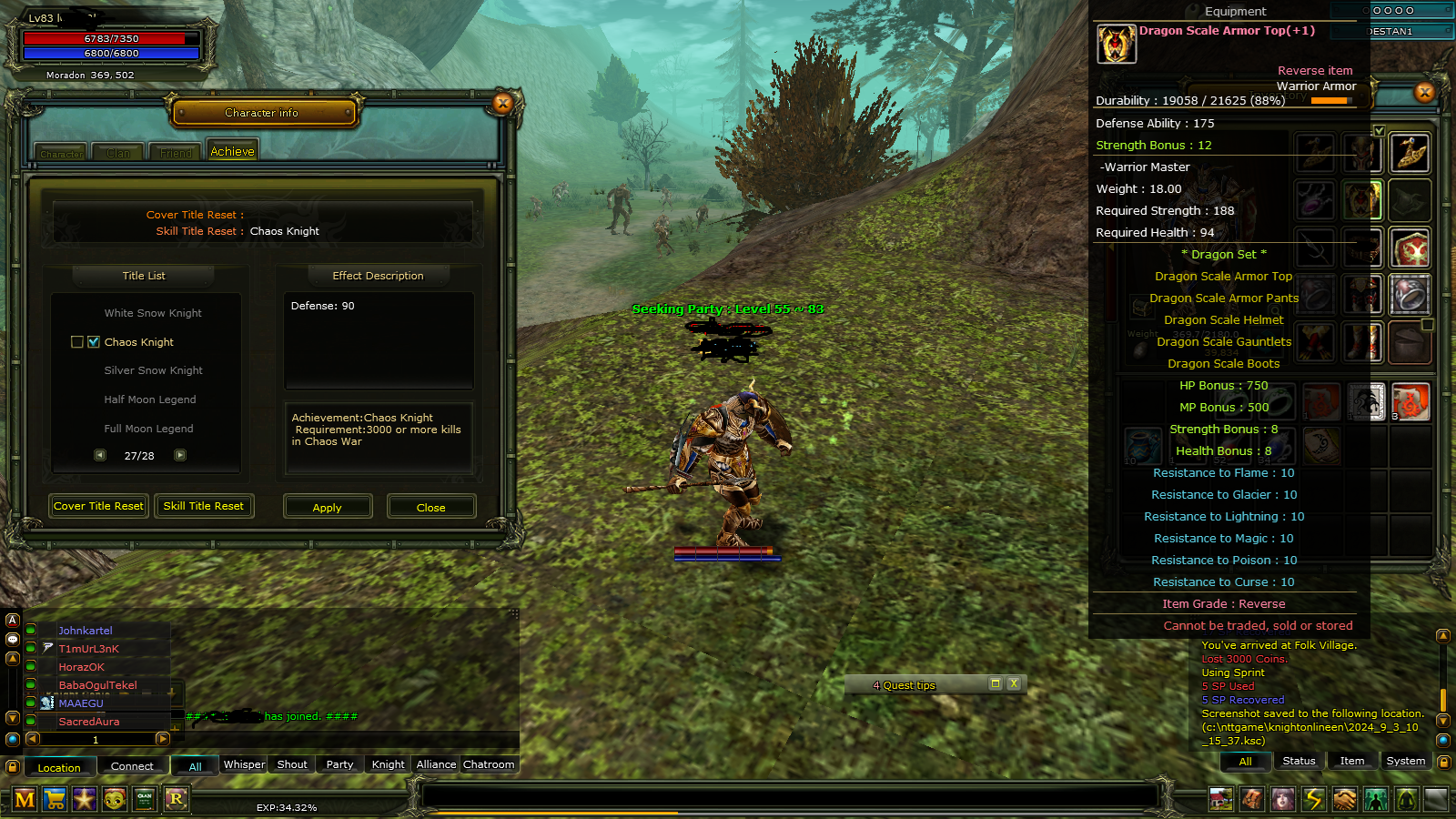Viewport: 1456px width, 819px height.
Task: Open the Whisper chat tab
Action: (x=243, y=764)
